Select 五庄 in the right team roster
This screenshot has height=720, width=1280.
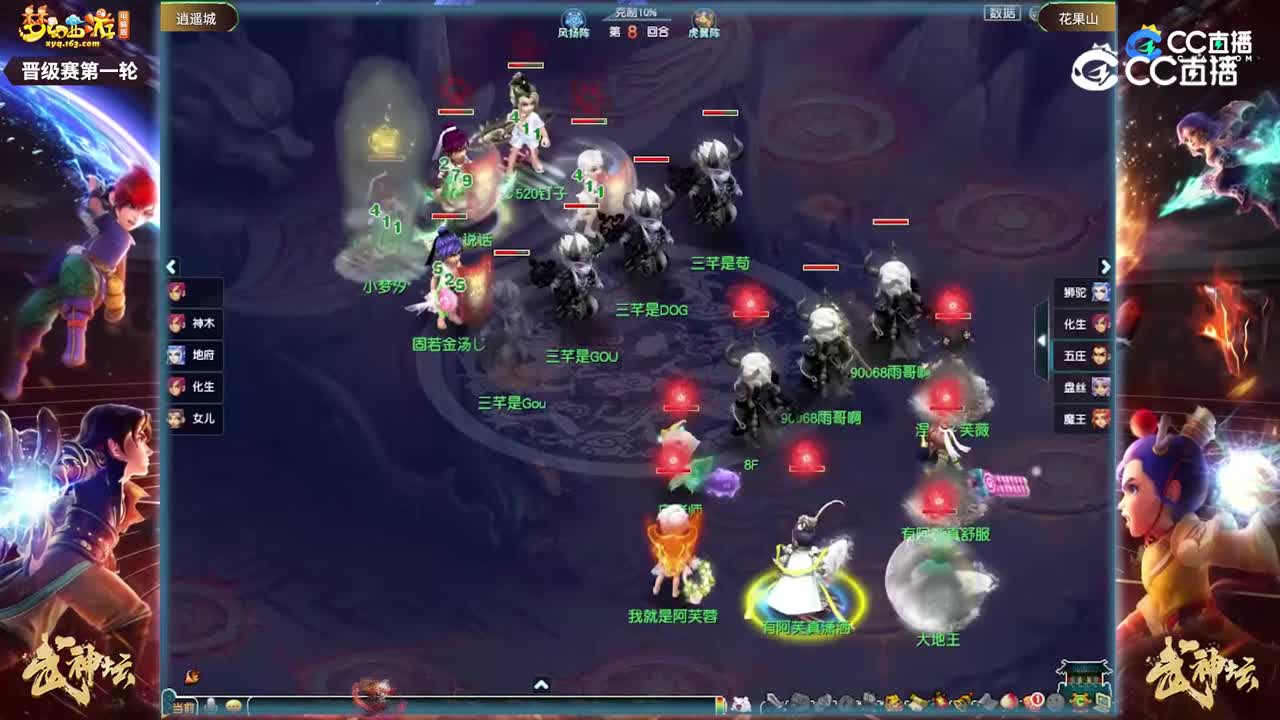click(1083, 356)
